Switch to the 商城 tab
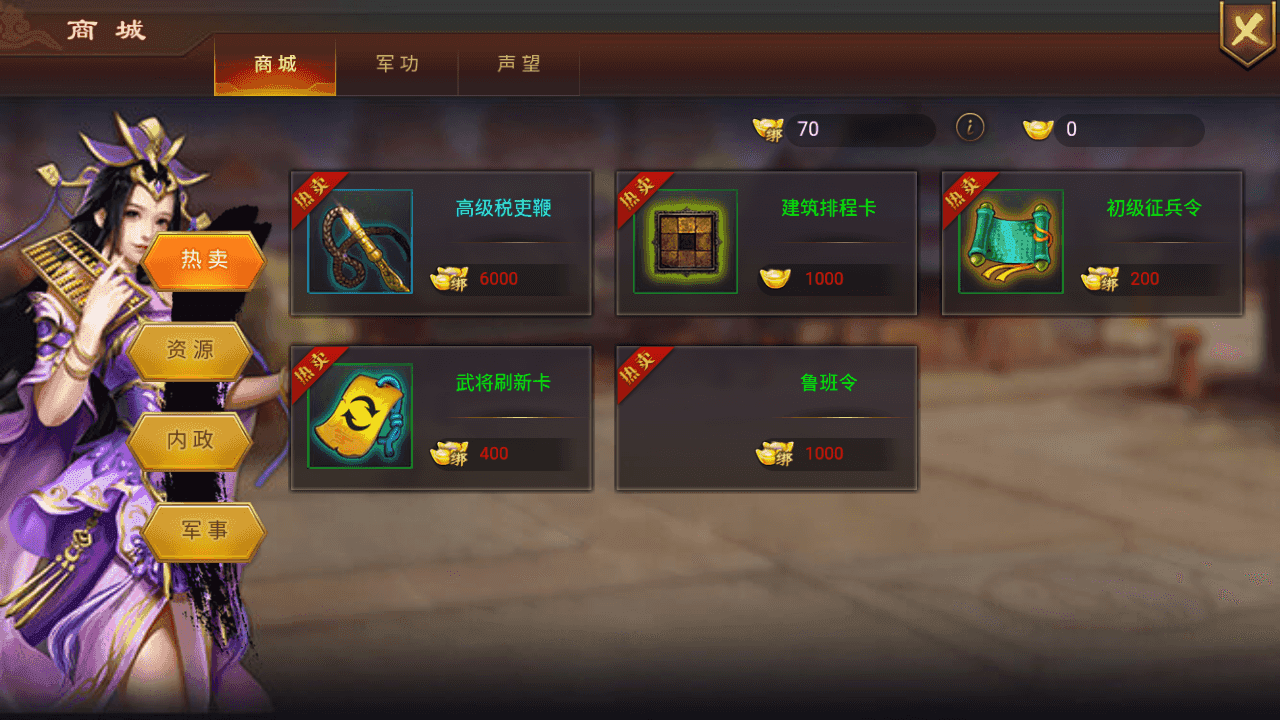This screenshot has height=720, width=1280. pyautogui.click(x=275, y=65)
